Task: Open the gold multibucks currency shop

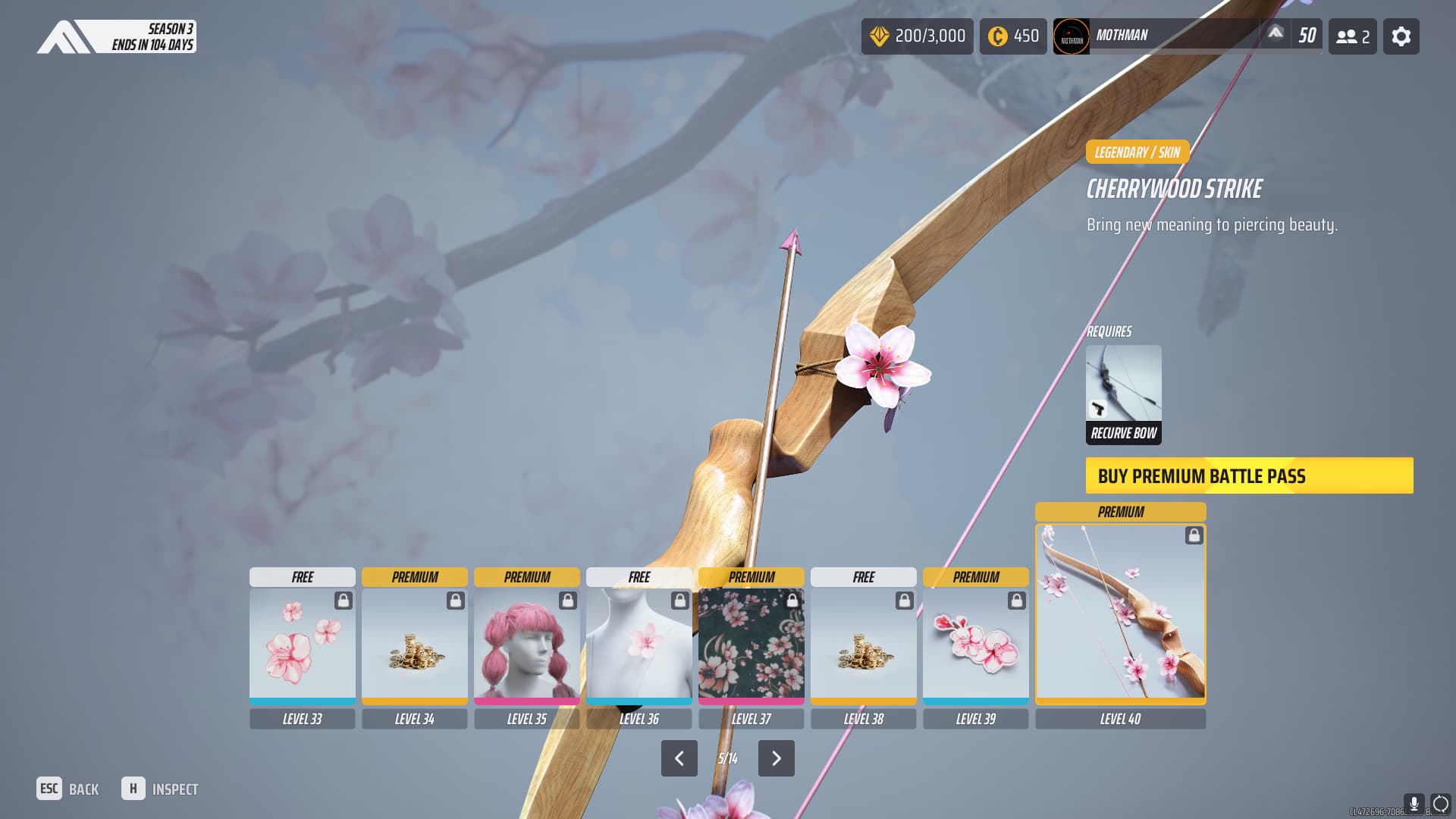Action: (917, 36)
